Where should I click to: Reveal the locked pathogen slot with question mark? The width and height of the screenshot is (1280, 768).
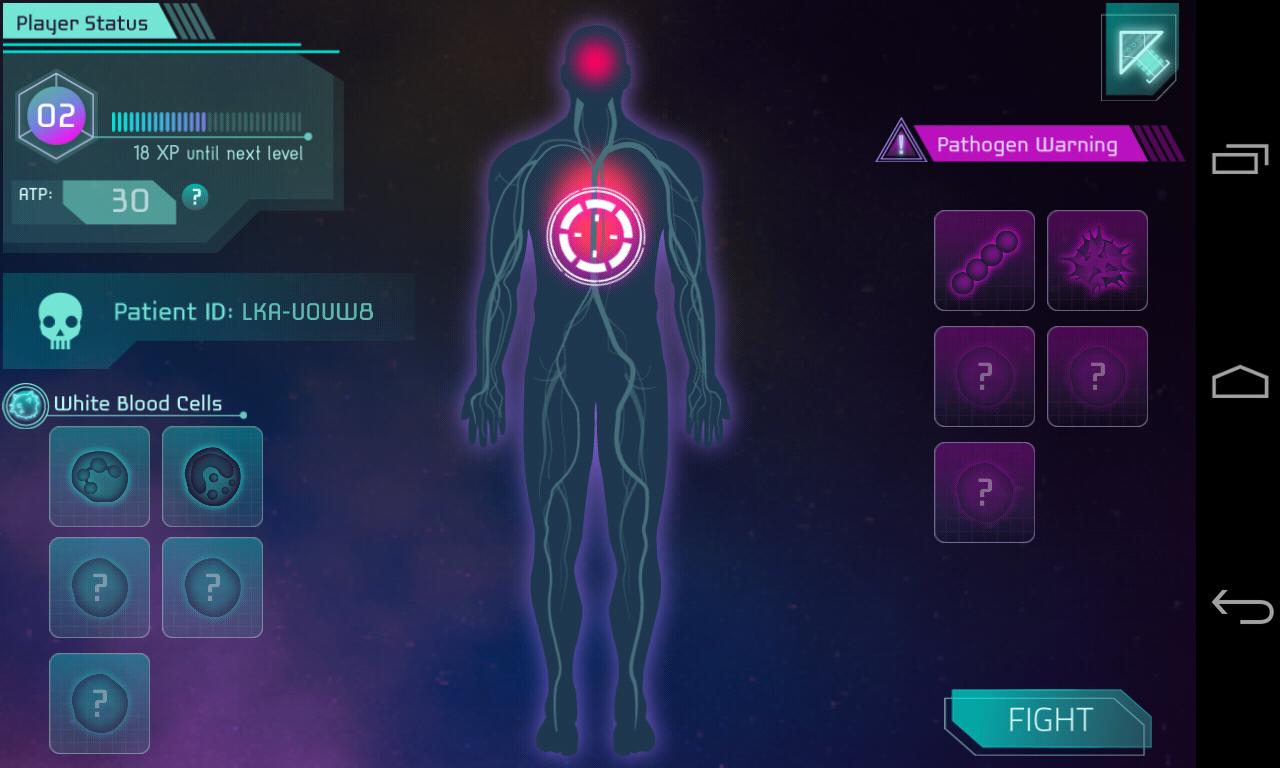pos(984,376)
